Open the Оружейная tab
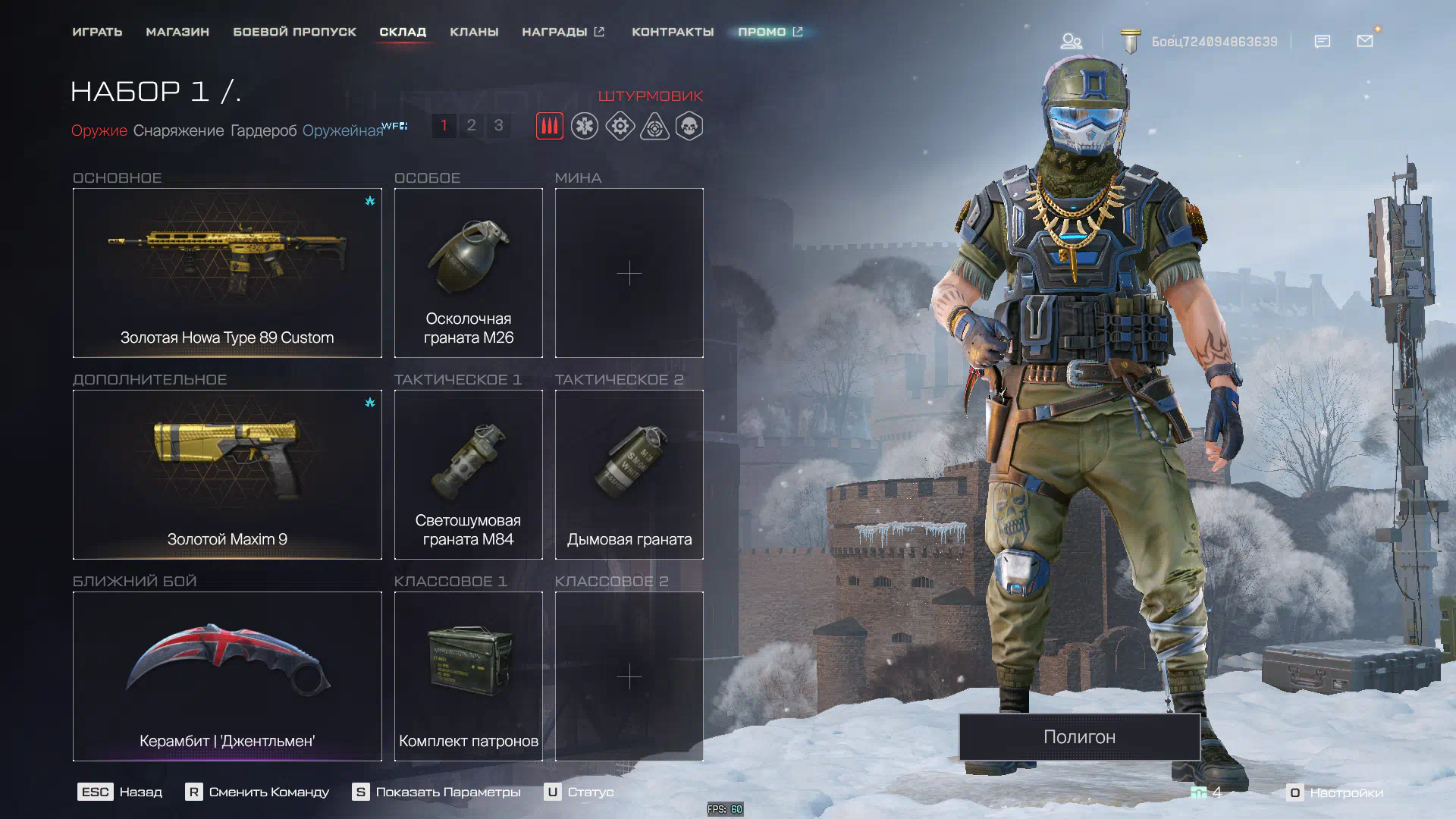The height and width of the screenshot is (819, 1456). pos(343,130)
